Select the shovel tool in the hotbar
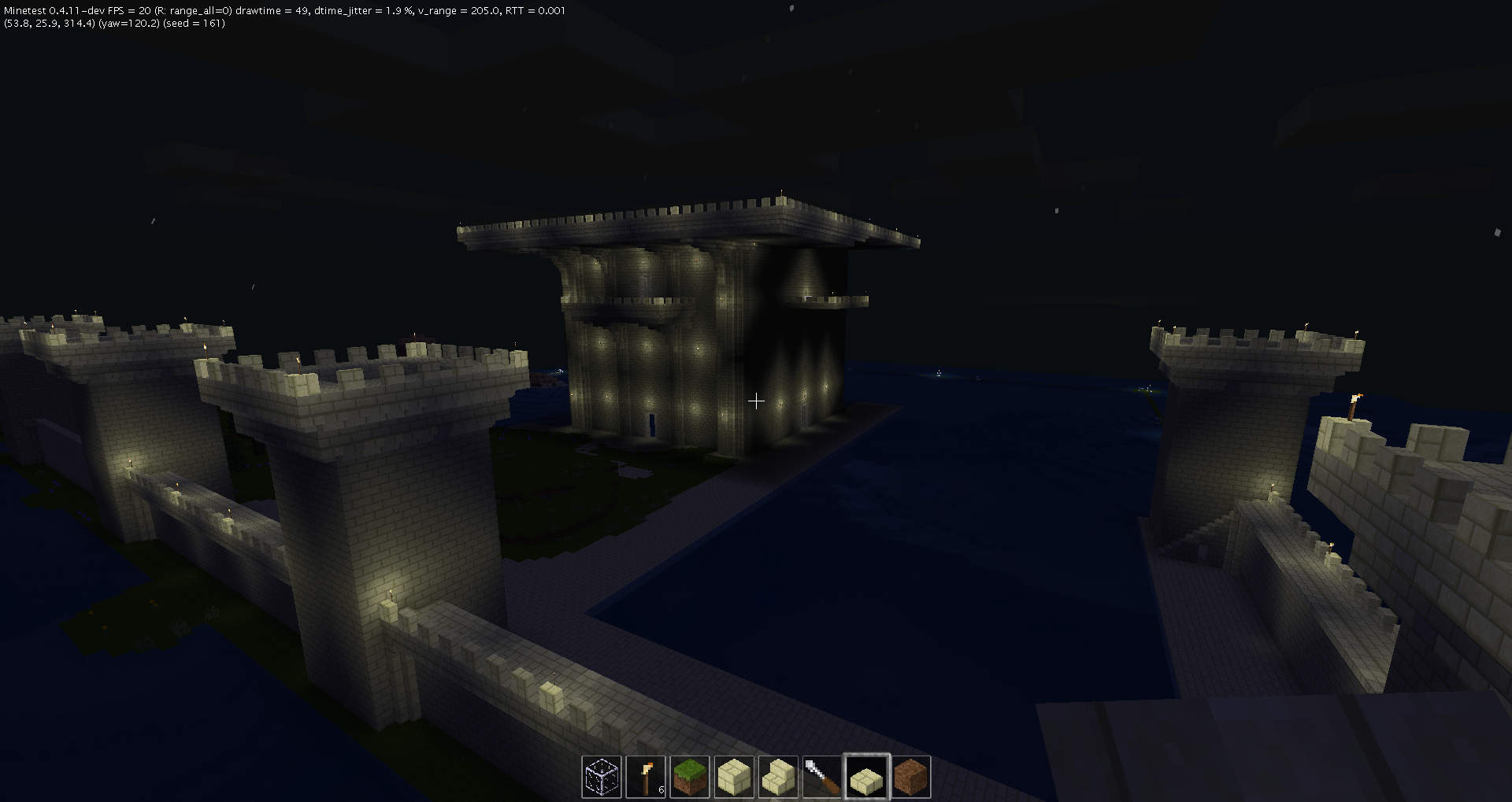Viewport: 1512px width, 802px height. (821, 777)
